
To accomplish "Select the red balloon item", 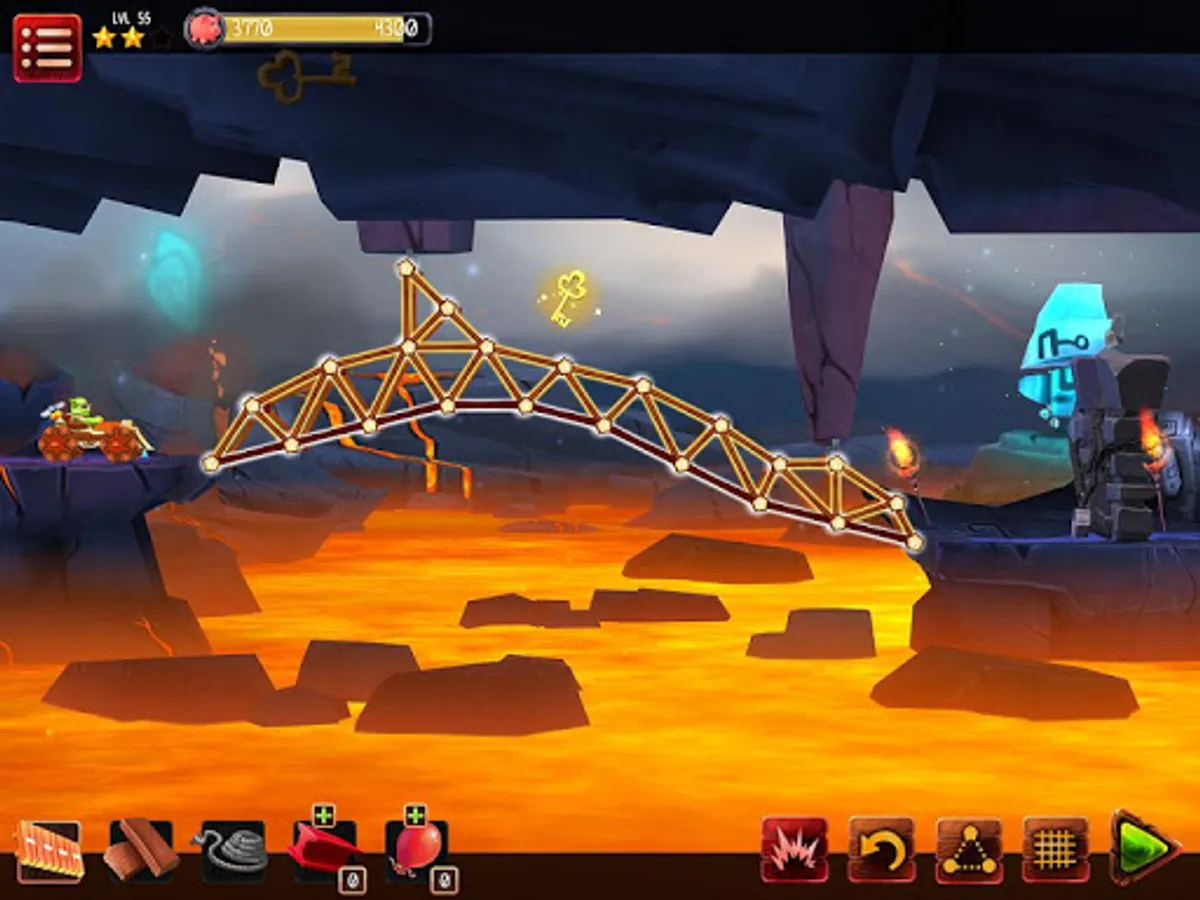I will (x=416, y=853).
